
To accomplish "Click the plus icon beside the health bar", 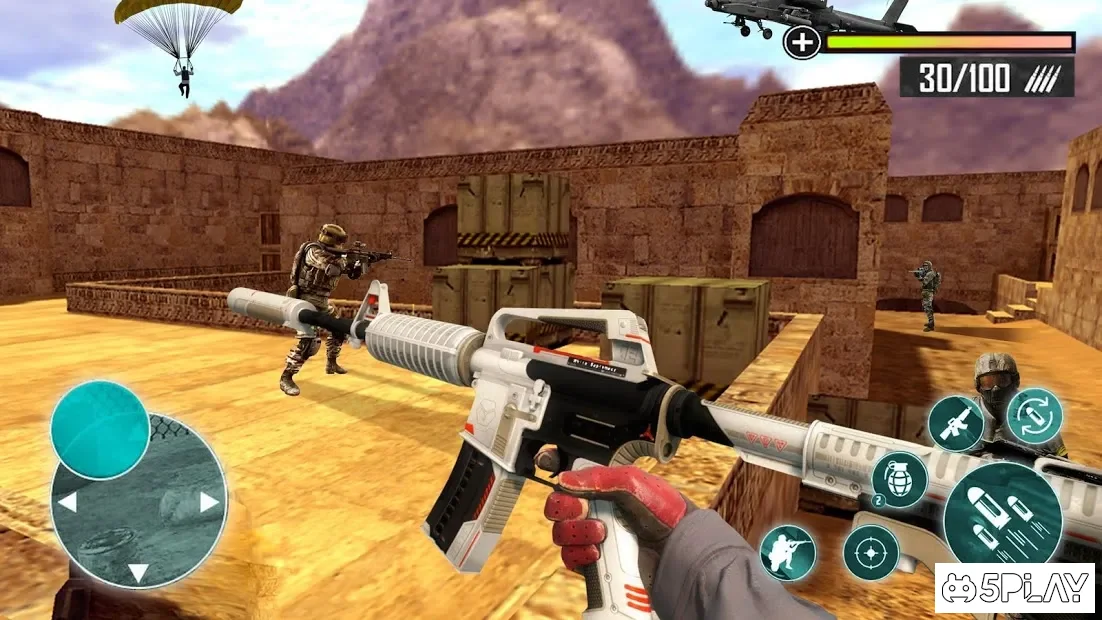I will click(801, 43).
